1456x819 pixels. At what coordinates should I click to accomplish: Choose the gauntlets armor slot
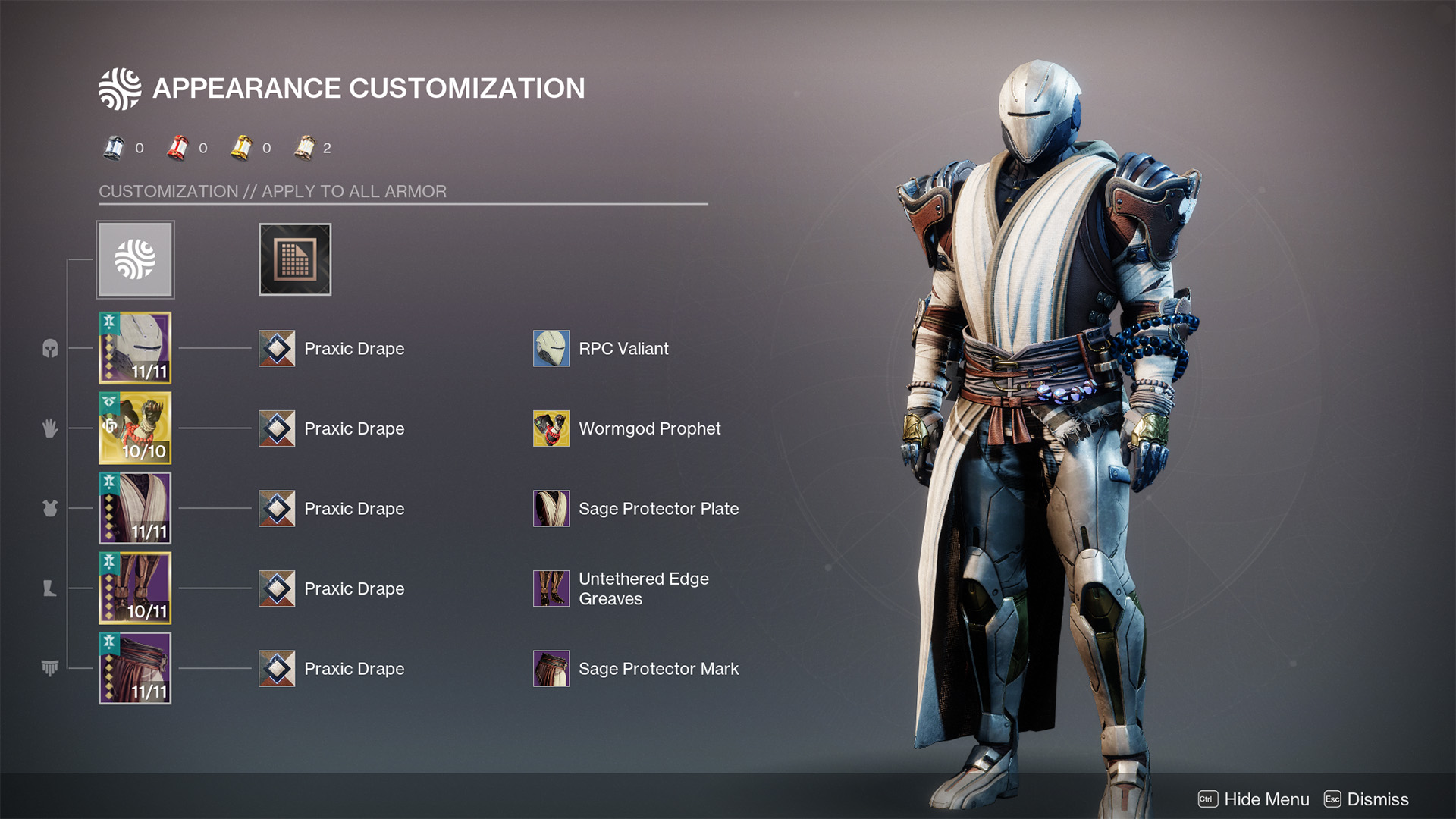coord(135,428)
